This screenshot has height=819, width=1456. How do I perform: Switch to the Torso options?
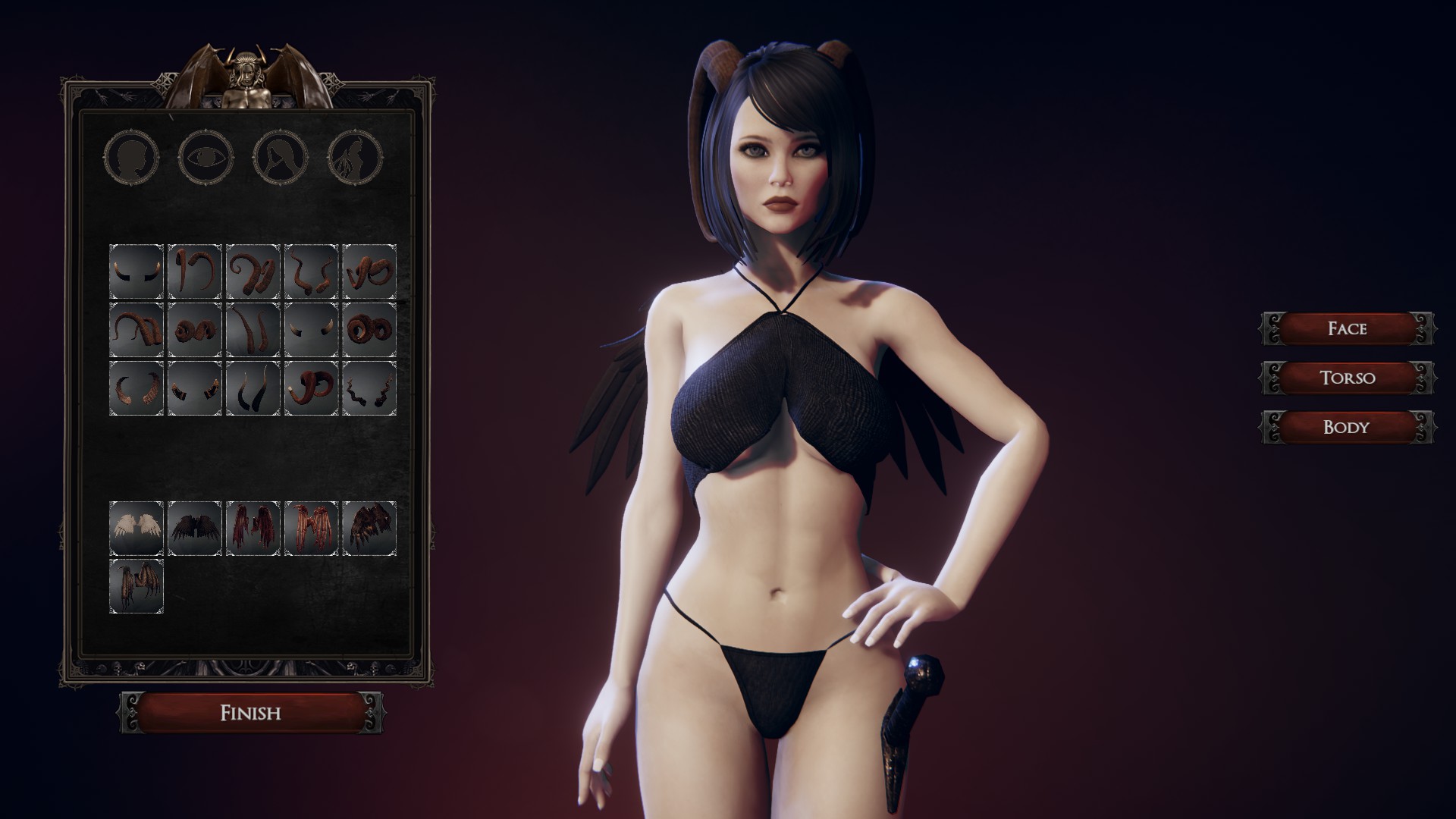coord(1347,378)
